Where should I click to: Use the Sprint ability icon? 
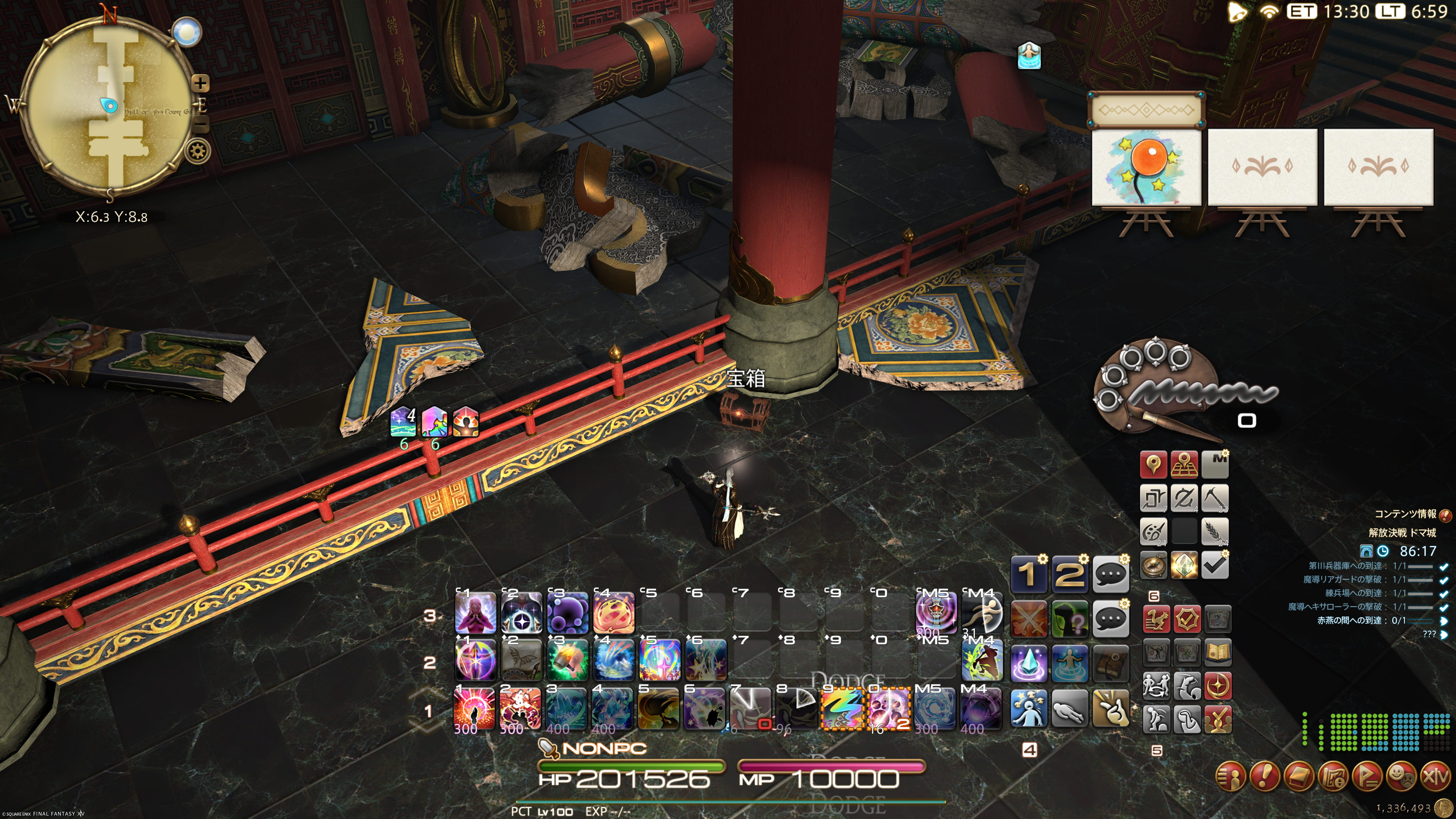[982, 613]
